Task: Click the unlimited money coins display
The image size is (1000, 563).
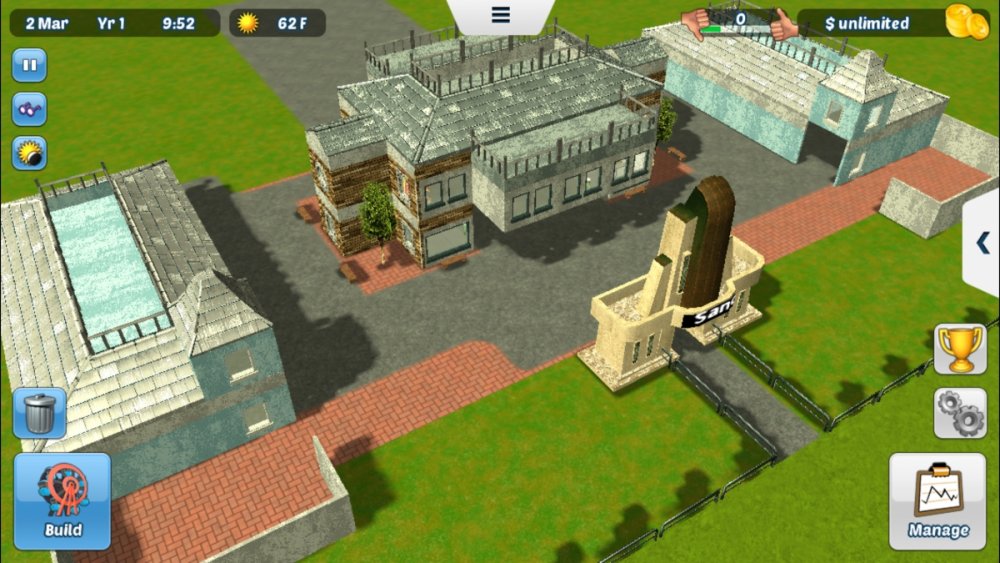Action: click(x=893, y=23)
